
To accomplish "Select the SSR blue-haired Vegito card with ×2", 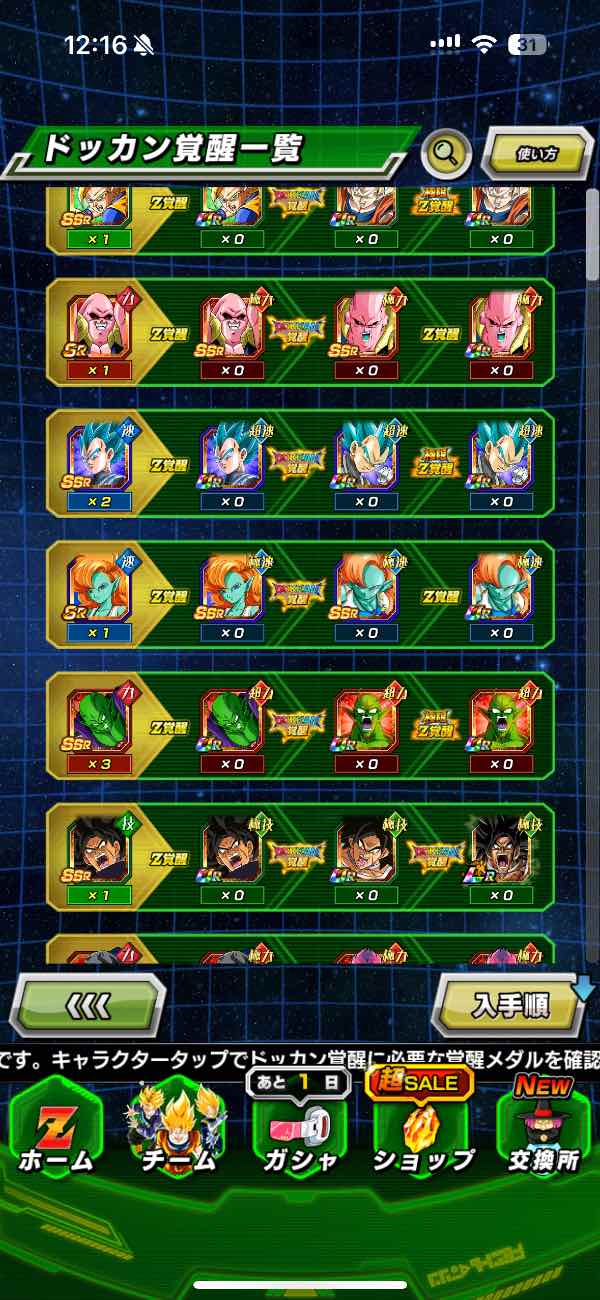I will pos(98,457).
